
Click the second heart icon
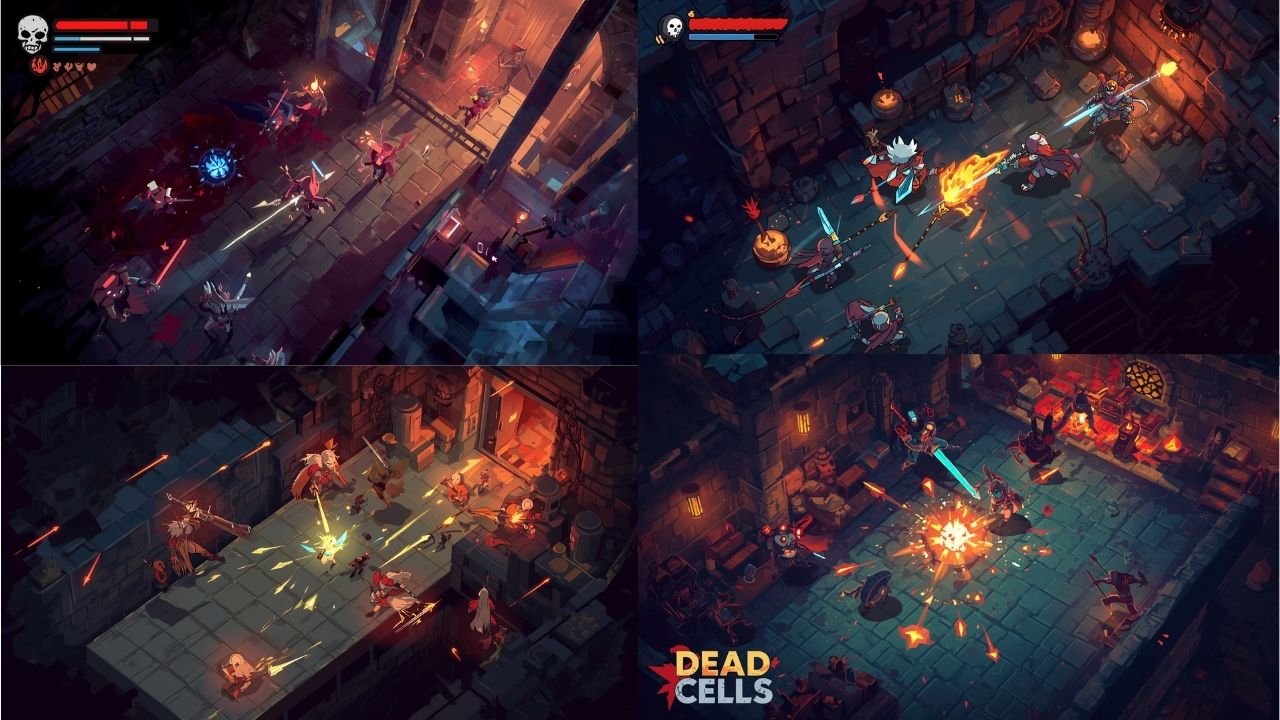tap(68, 66)
